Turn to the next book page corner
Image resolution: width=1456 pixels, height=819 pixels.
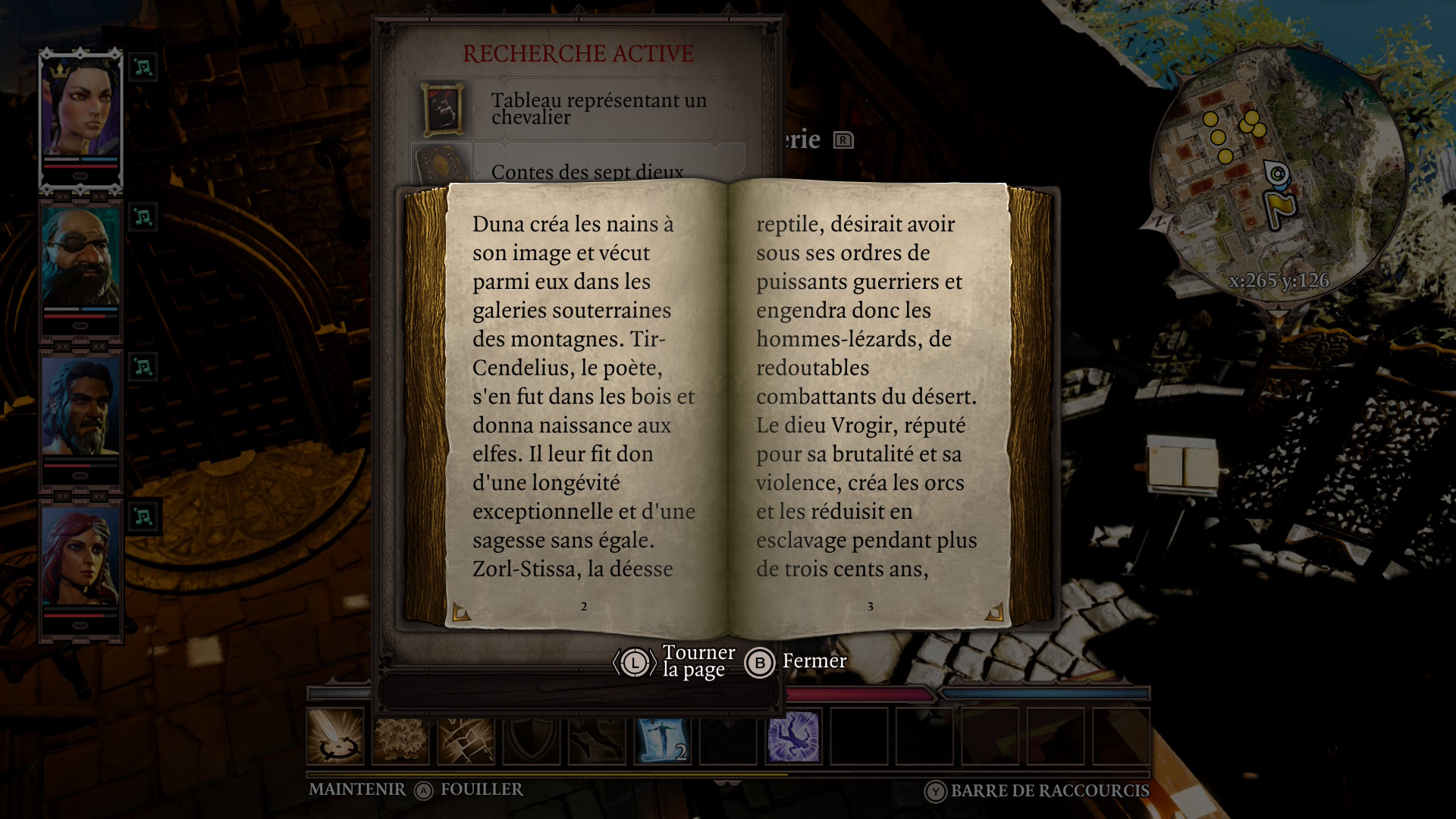coord(994,611)
